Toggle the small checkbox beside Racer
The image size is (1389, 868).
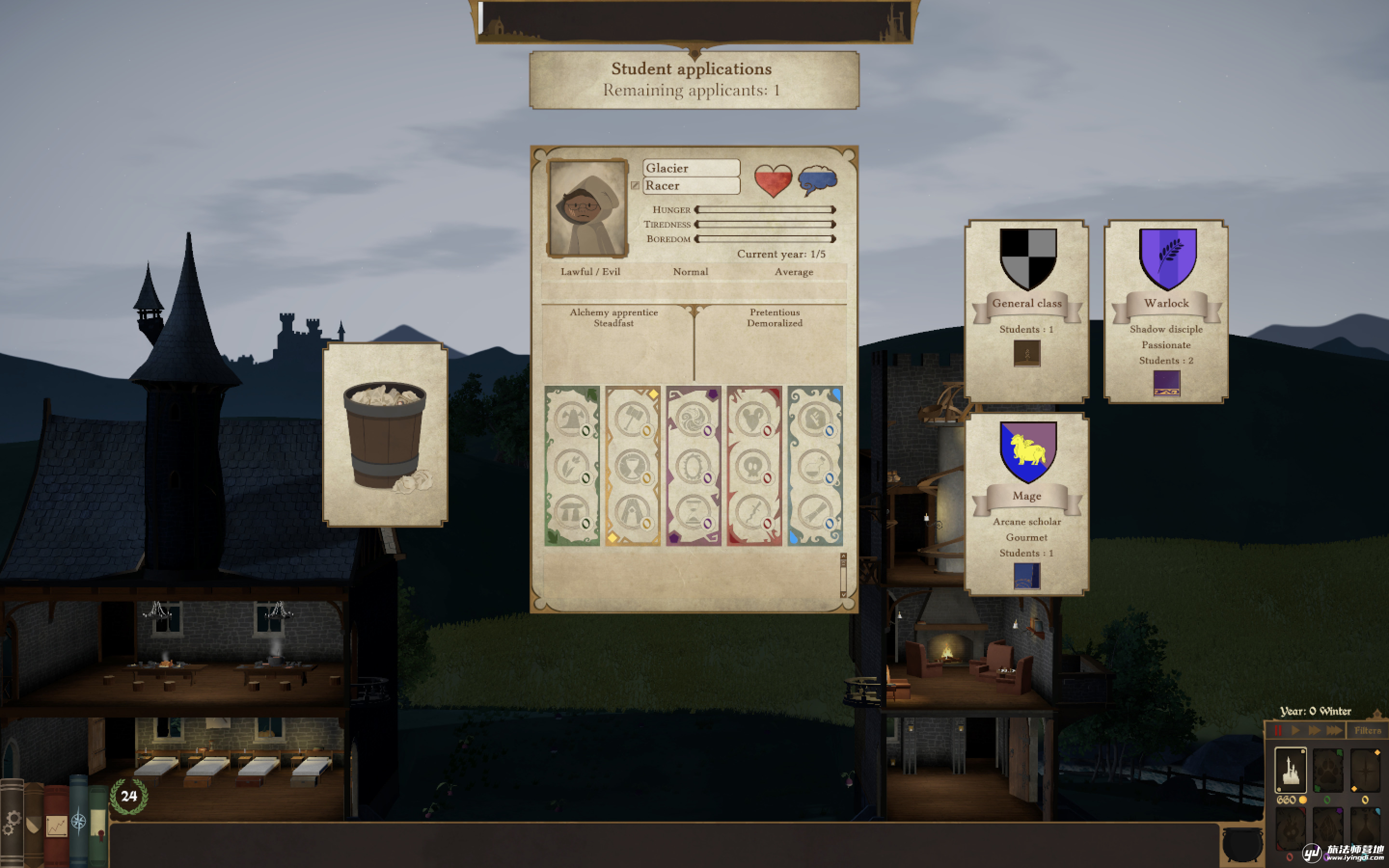coord(635,186)
